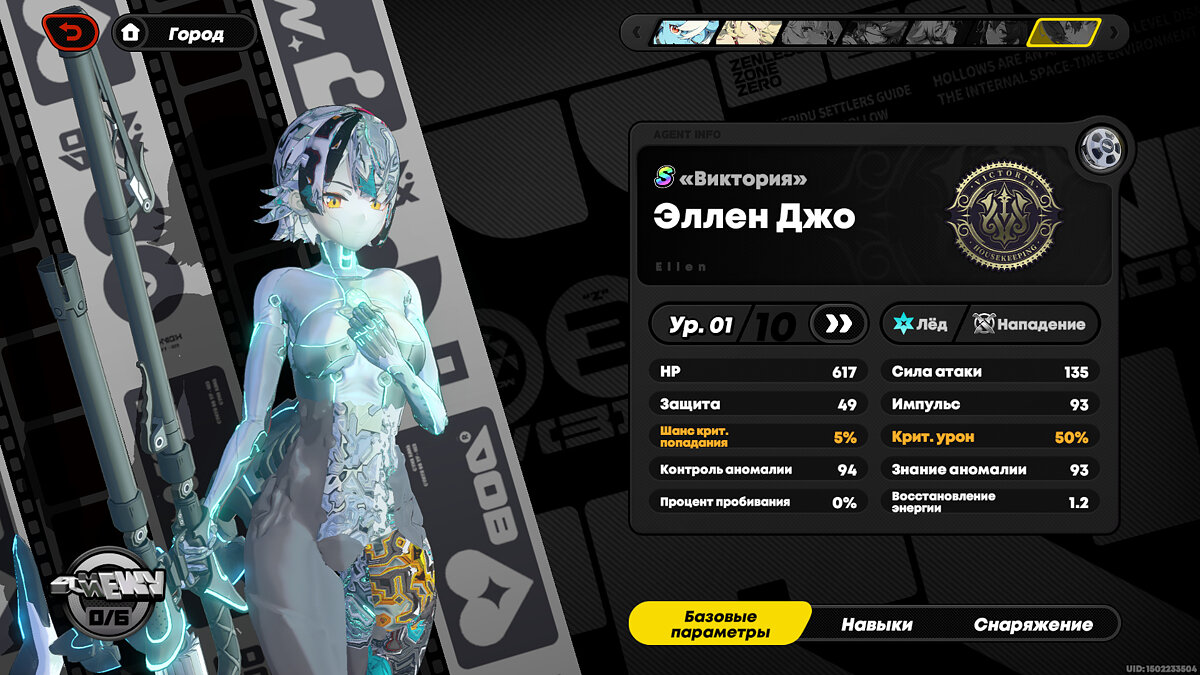Show next agents with the right arrow
Screen dimensions: 1200x675
(x=1116, y=33)
